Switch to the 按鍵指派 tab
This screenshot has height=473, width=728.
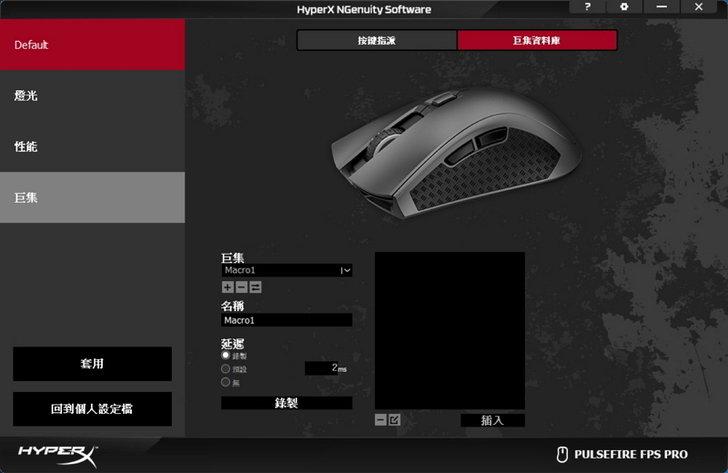pyautogui.click(x=377, y=40)
